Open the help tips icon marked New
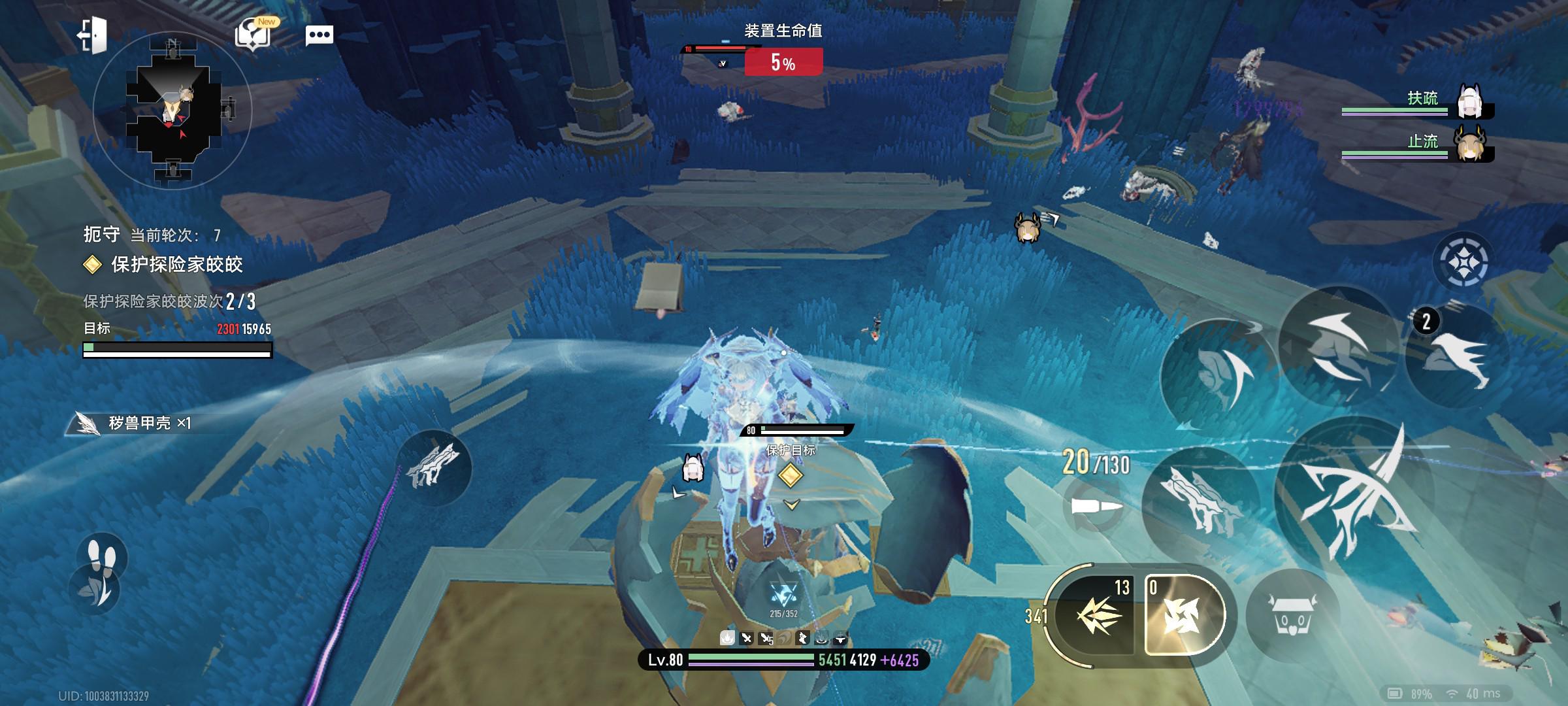Screen dimensions: 1568x706 253,34
